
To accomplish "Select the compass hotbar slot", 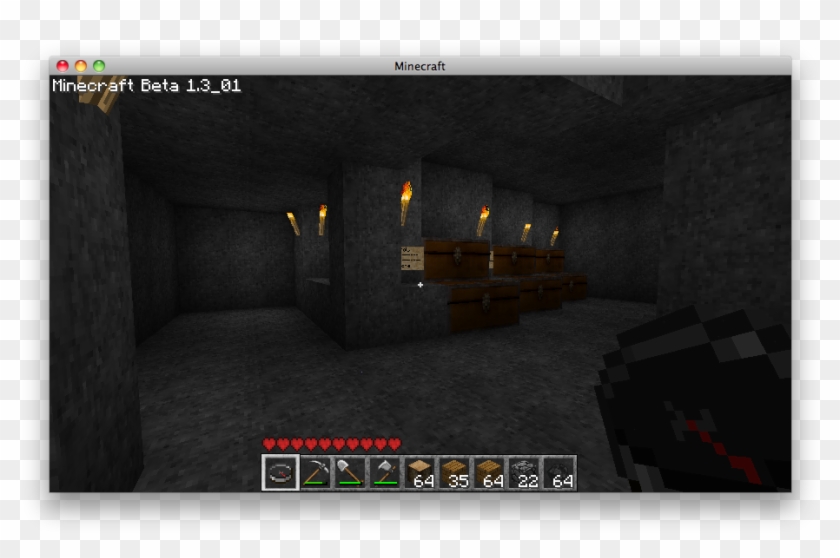I will pos(280,472).
